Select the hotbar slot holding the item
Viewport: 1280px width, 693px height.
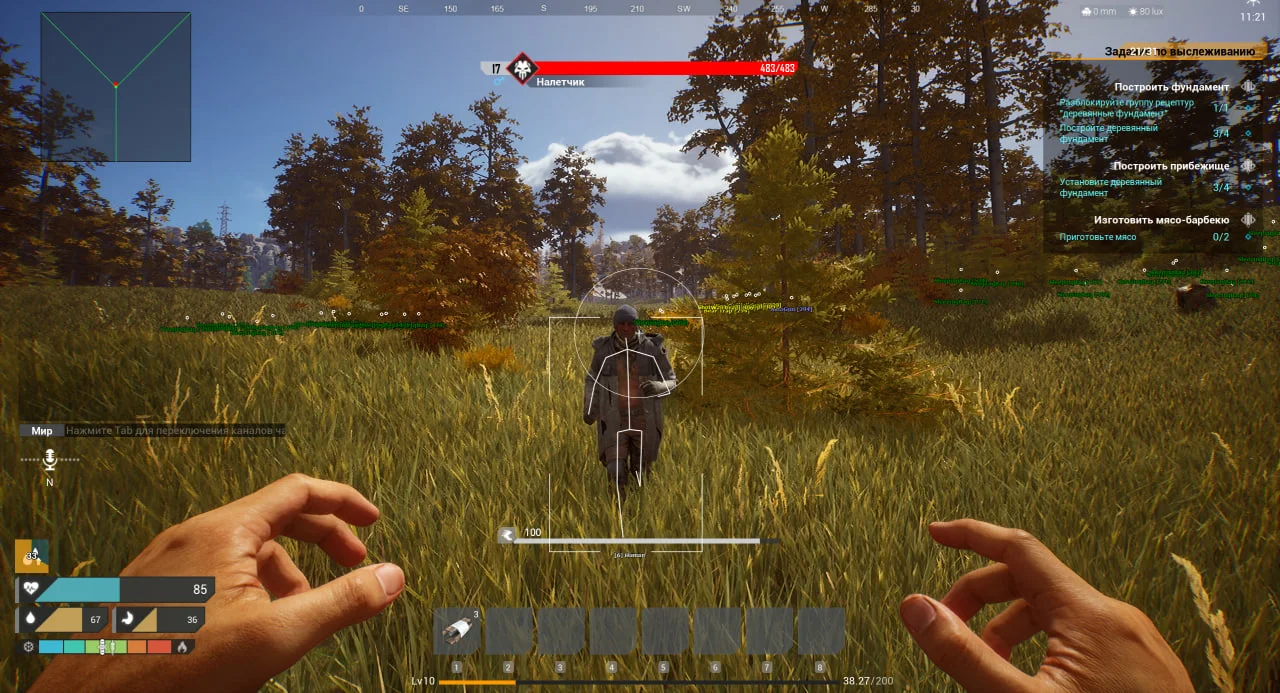(x=457, y=631)
